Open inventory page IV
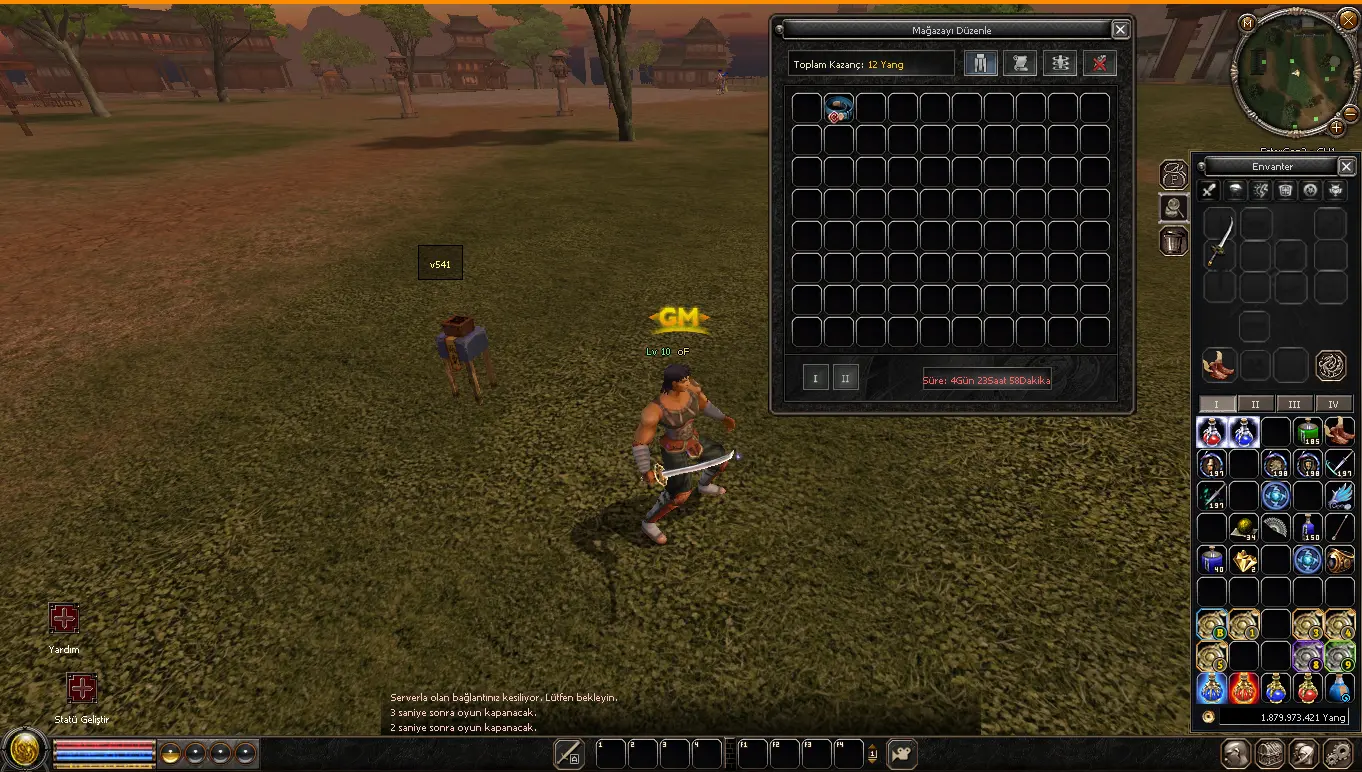This screenshot has width=1362, height=772. click(x=1333, y=404)
